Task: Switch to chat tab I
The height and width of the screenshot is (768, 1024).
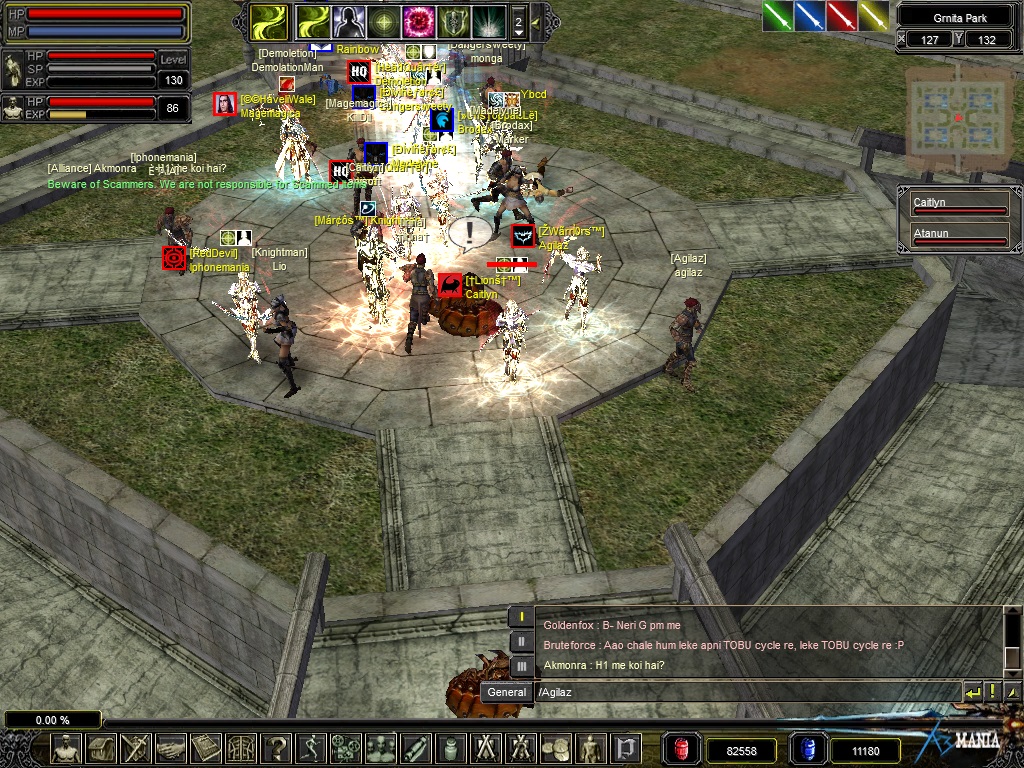Action: point(521,617)
